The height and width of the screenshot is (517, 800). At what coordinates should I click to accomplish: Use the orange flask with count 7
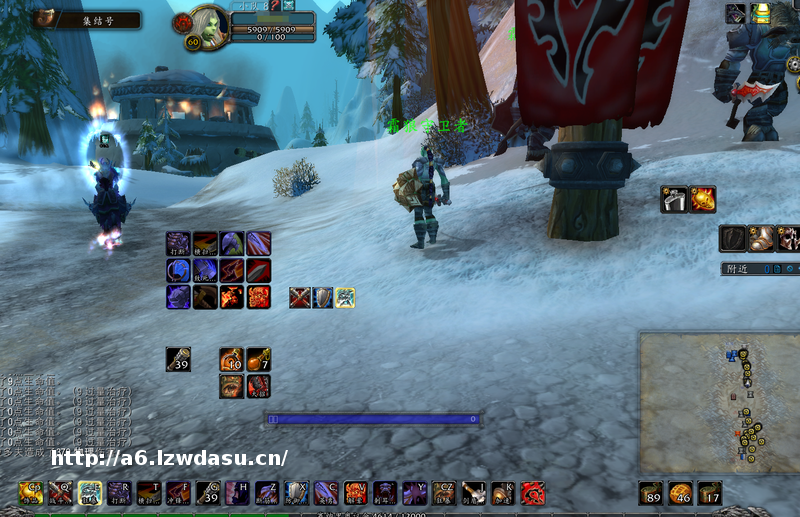[258, 360]
